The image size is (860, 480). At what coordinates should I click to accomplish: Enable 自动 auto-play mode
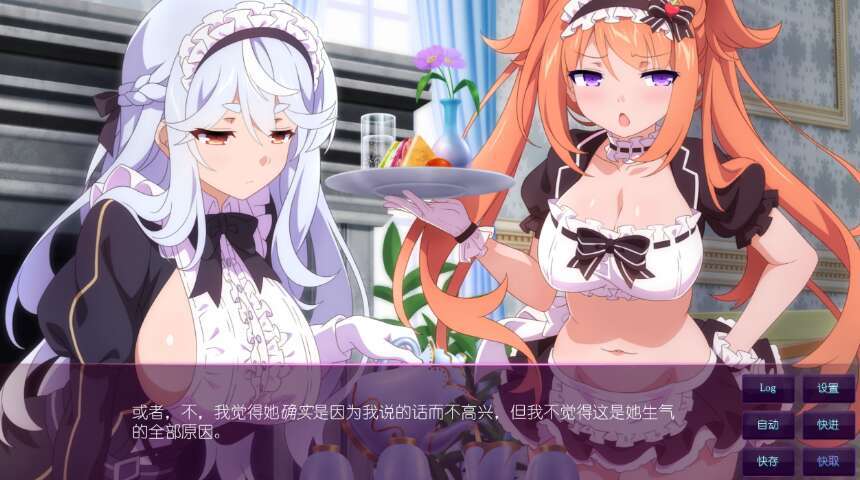click(x=768, y=424)
